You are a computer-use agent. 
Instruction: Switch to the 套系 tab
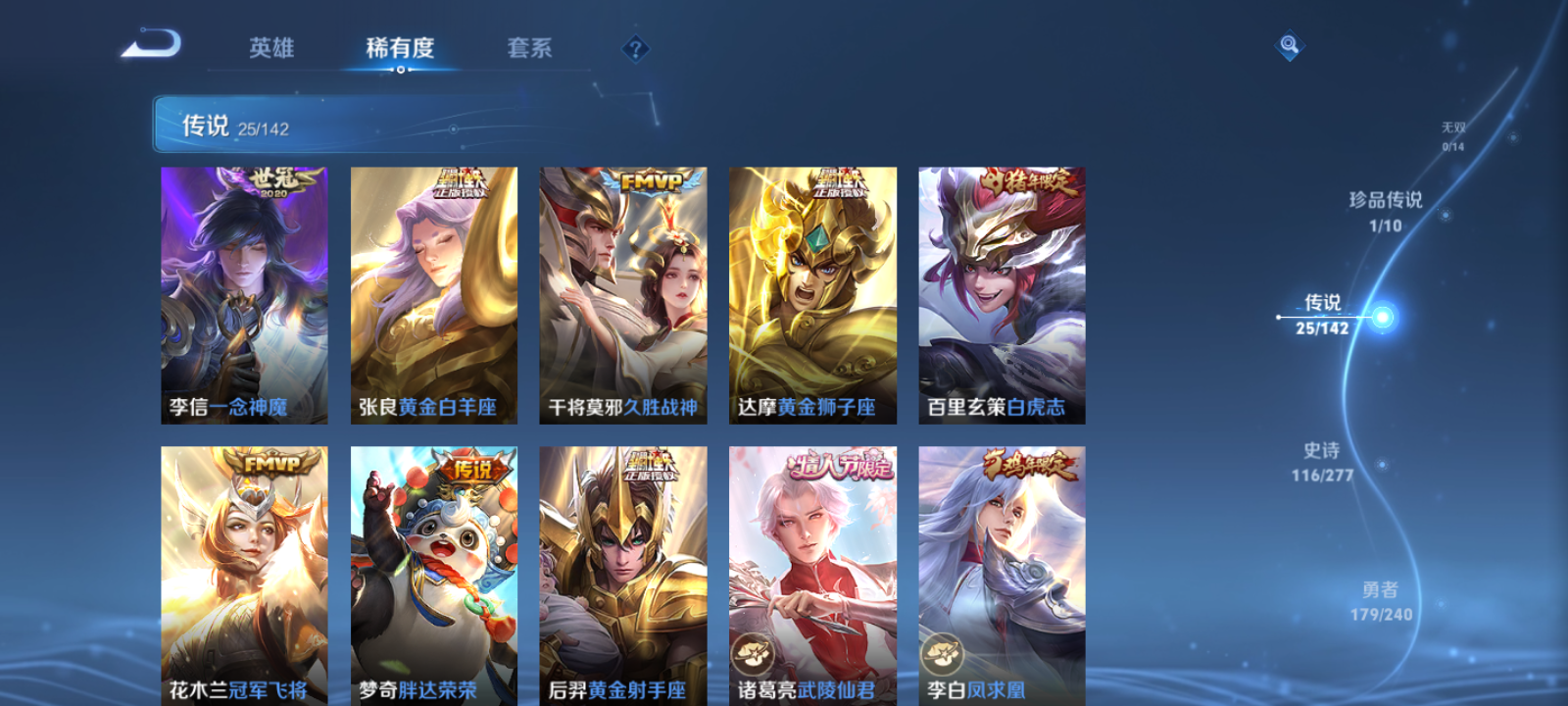[530, 49]
